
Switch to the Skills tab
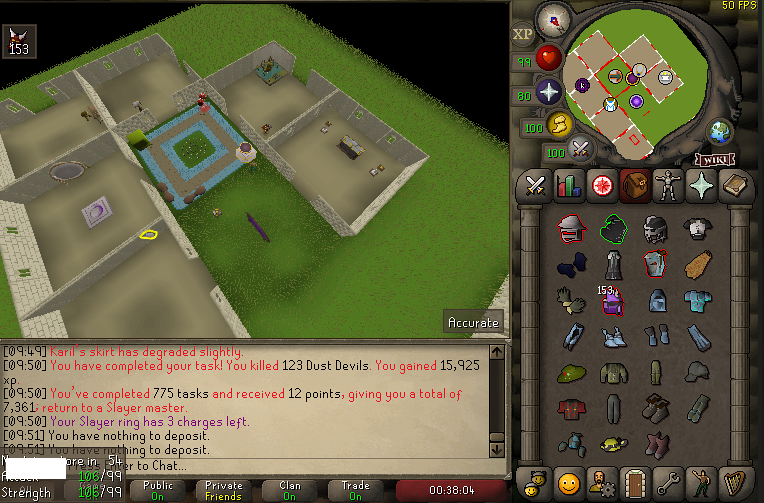[568, 186]
